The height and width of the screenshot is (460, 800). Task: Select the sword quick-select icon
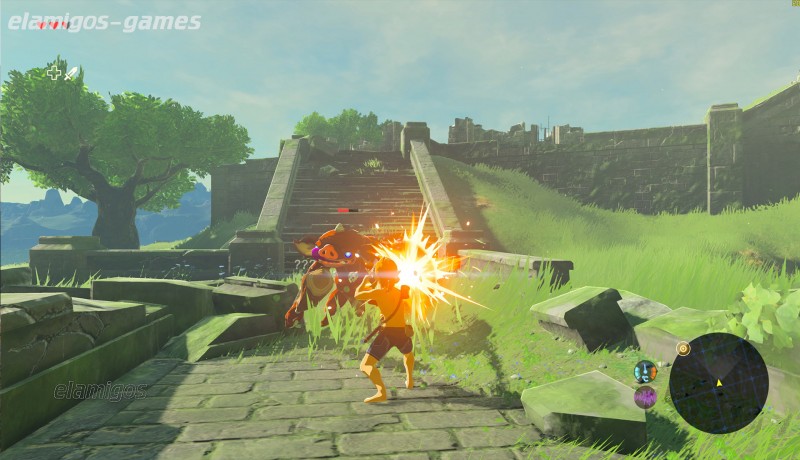coord(72,73)
